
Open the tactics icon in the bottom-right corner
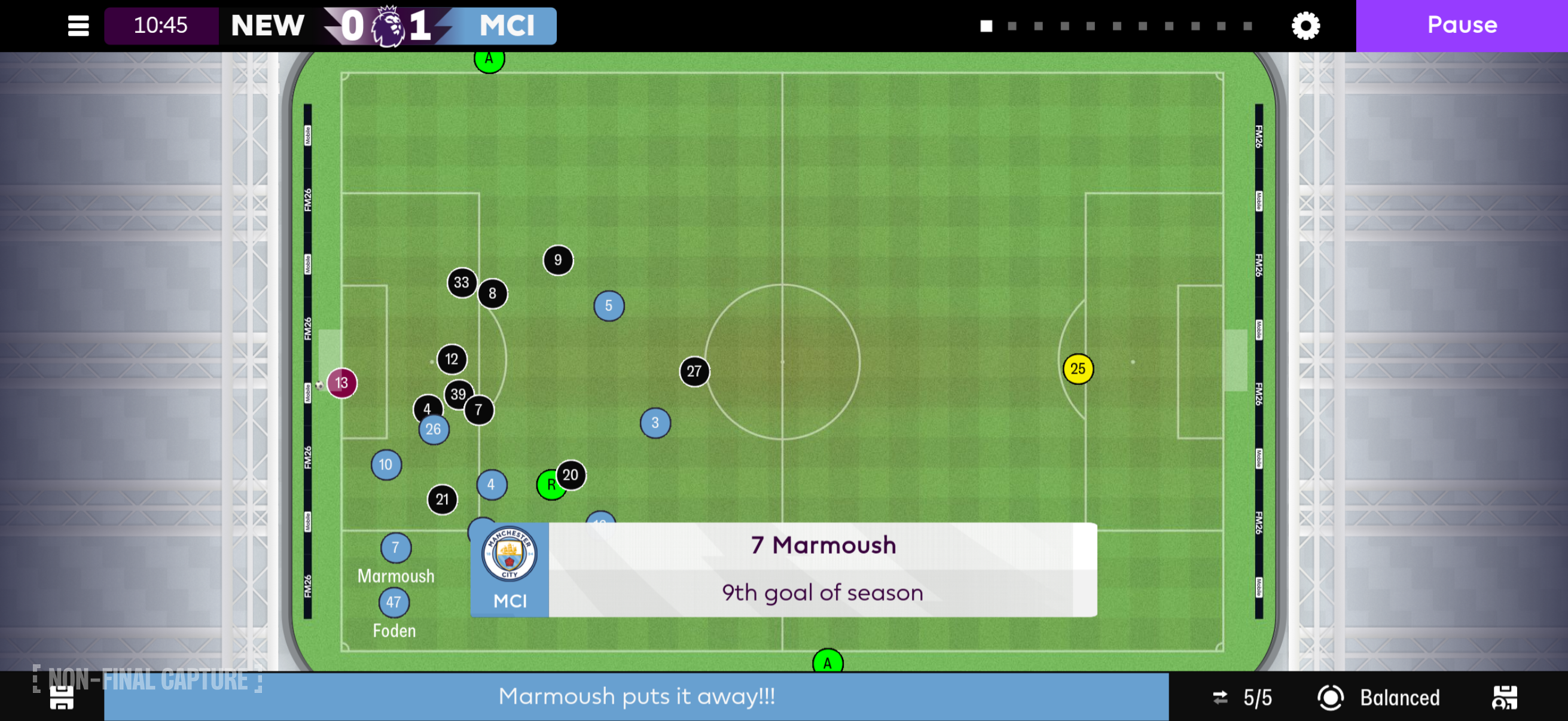point(1504,697)
